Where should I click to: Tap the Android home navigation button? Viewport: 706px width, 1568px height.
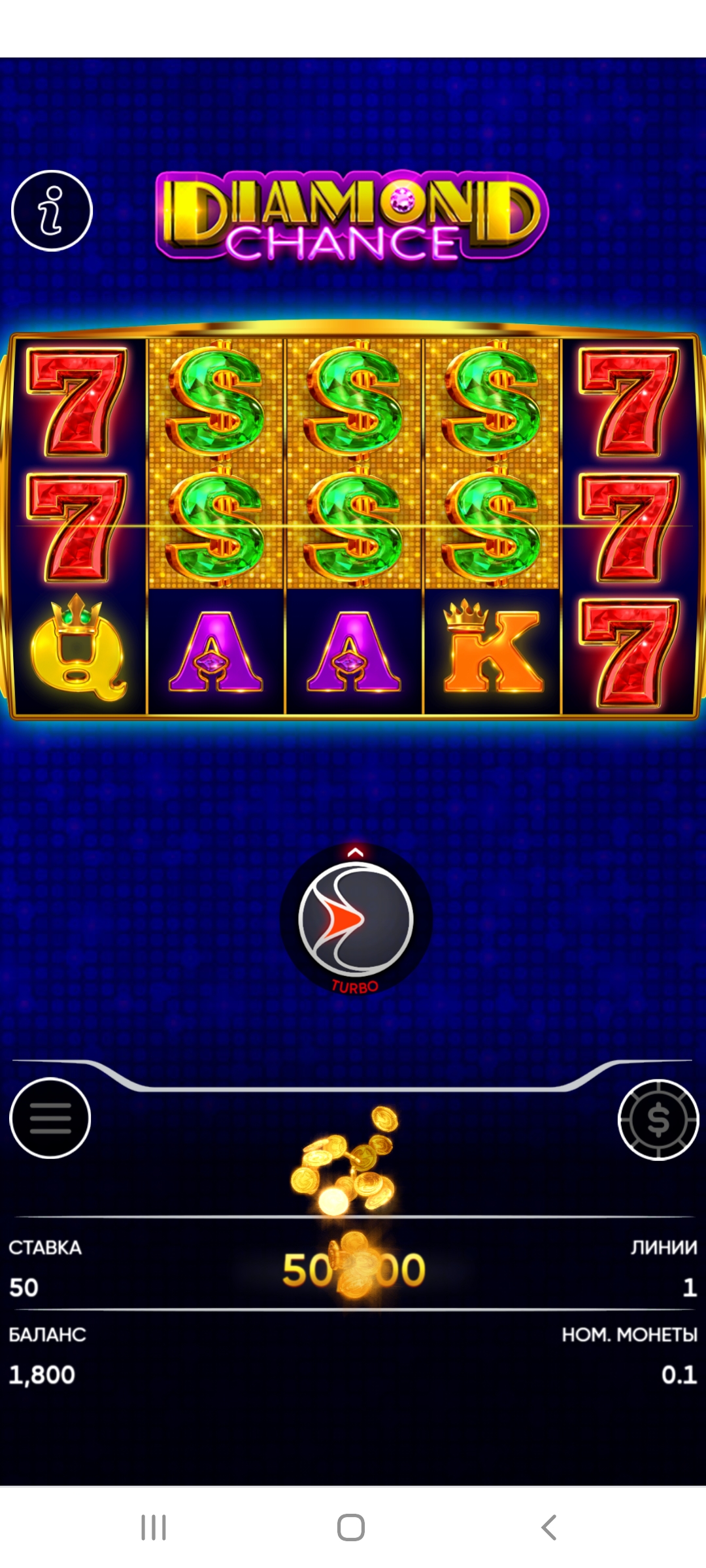351,1527
